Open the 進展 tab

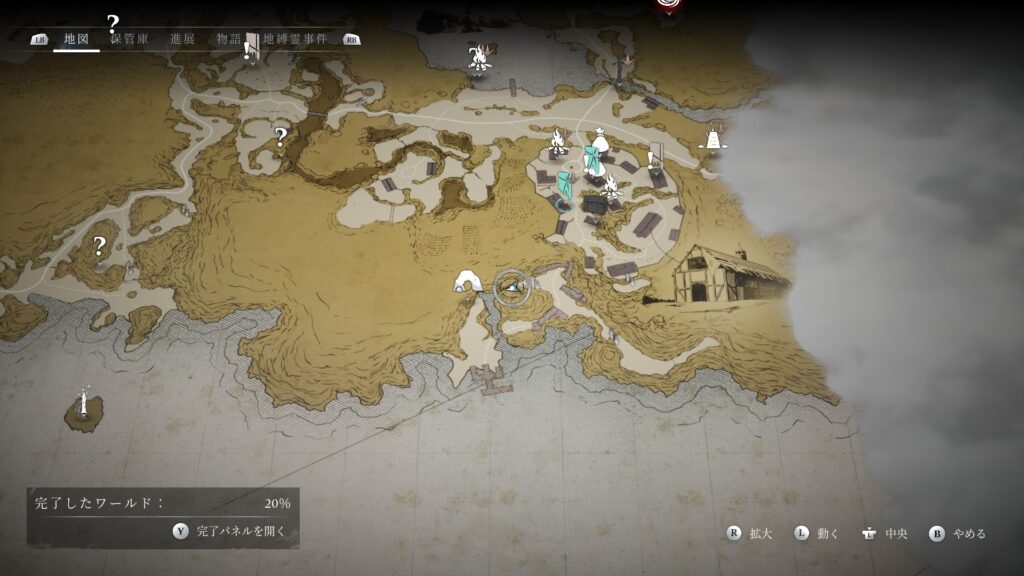point(182,39)
